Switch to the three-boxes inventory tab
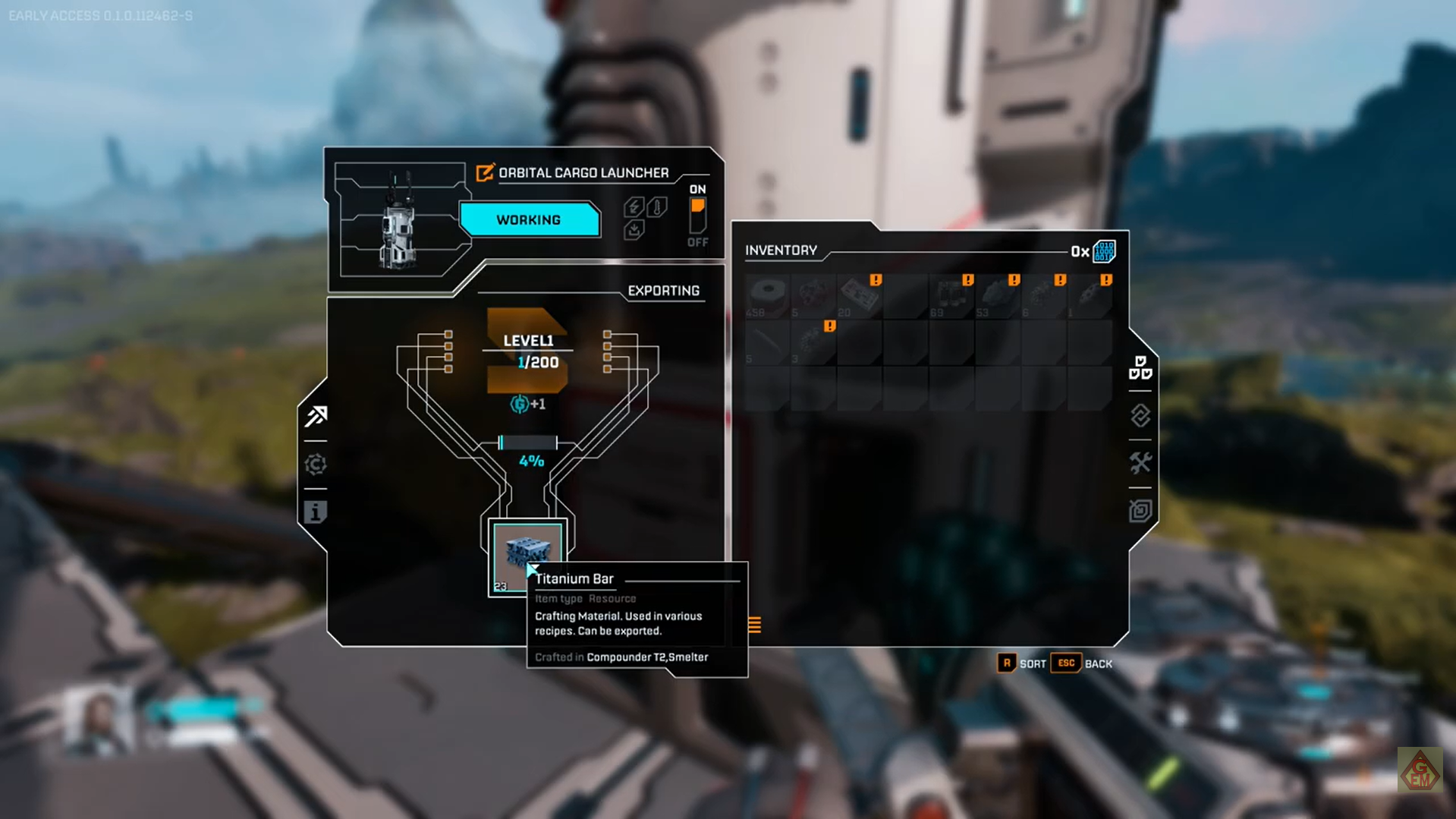Image resolution: width=1456 pixels, height=819 pixels. [1140, 368]
